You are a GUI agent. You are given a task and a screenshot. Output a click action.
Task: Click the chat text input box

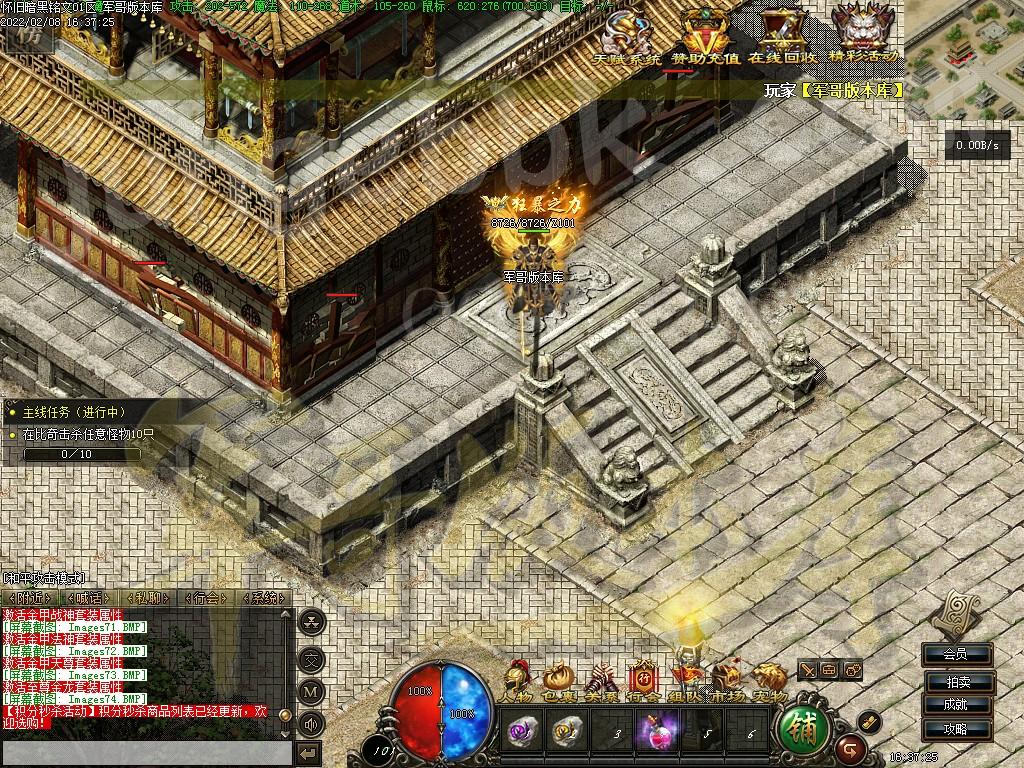pos(147,753)
